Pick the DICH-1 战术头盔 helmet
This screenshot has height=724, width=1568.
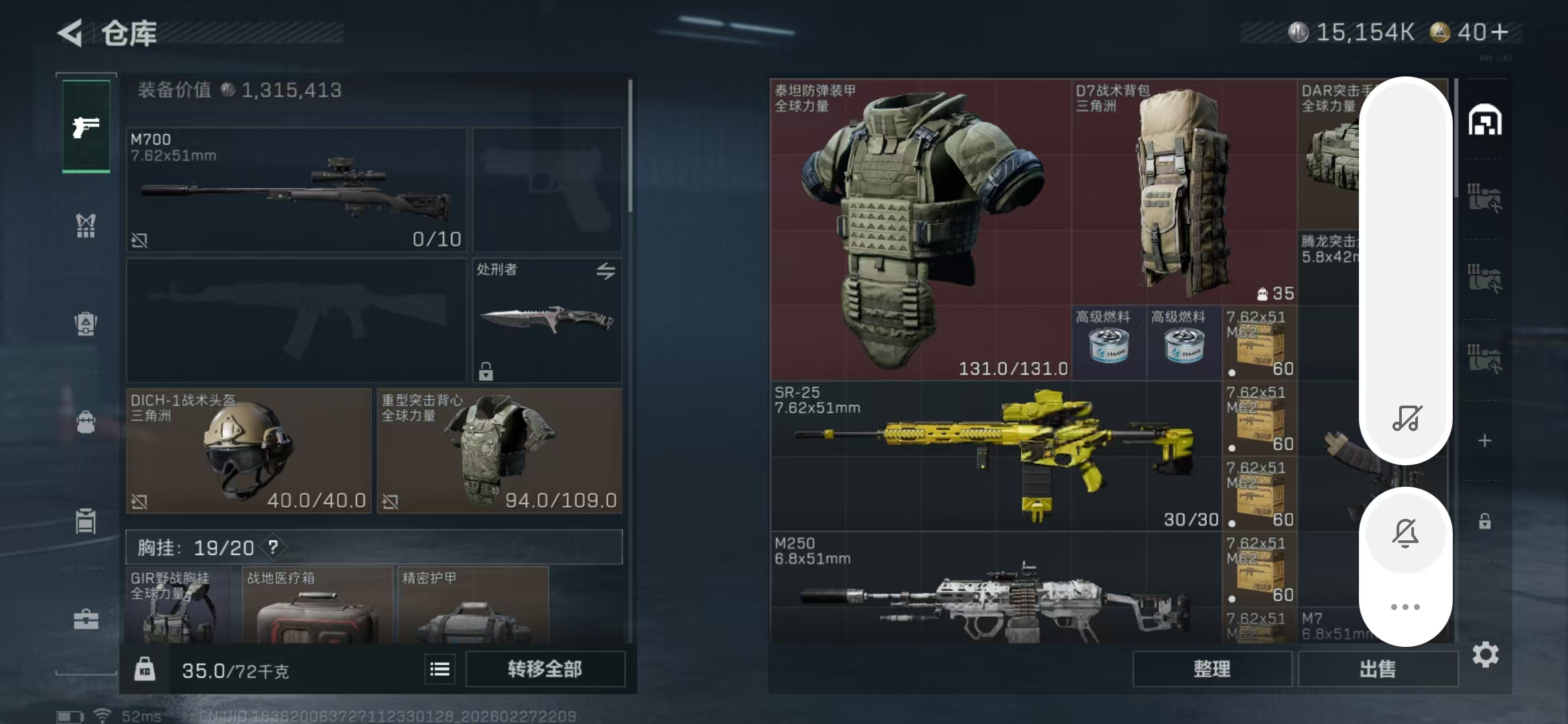pyautogui.click(x=249, y=451)
